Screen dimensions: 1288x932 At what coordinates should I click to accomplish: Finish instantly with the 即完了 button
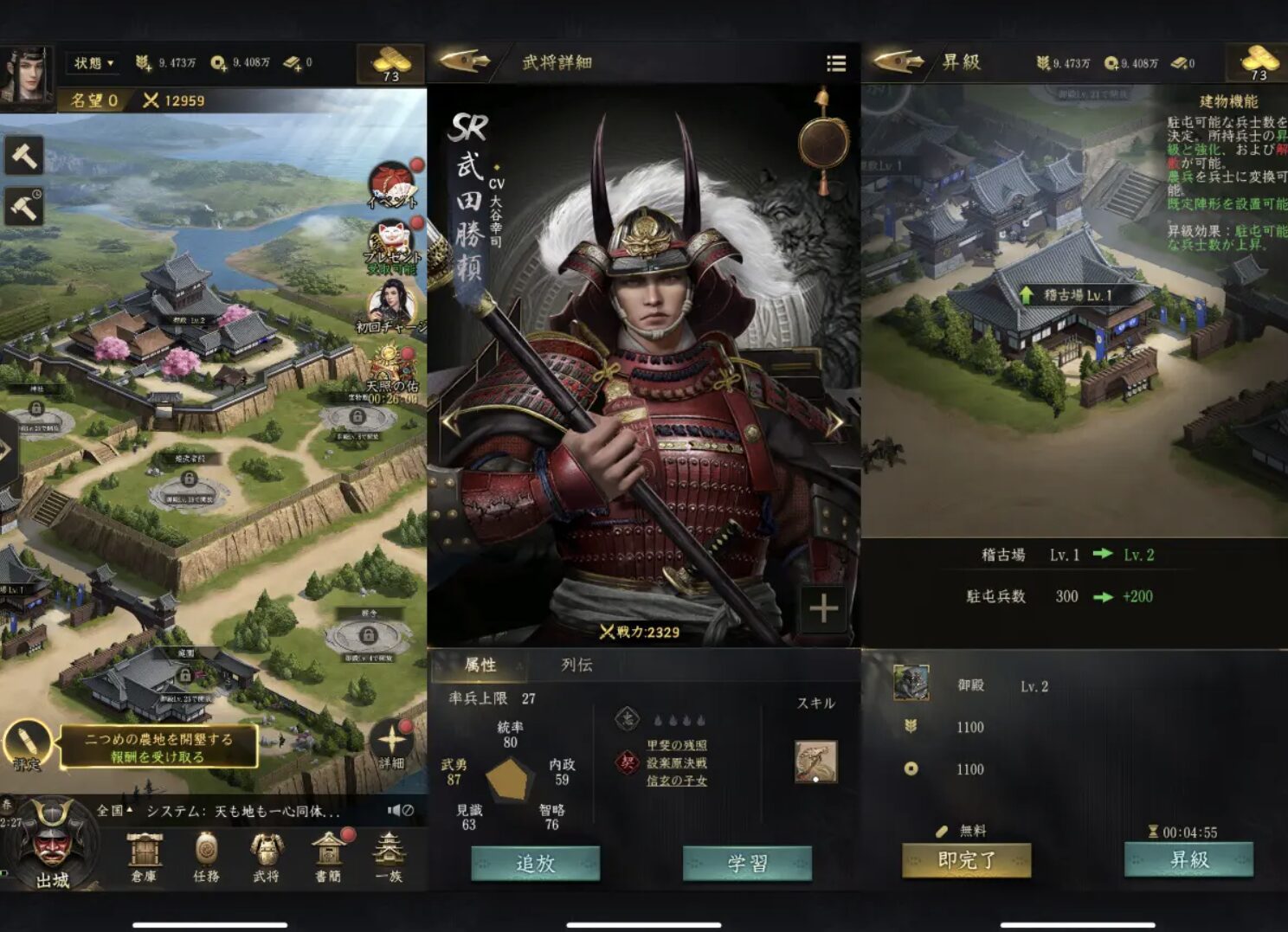coord(966,860)
